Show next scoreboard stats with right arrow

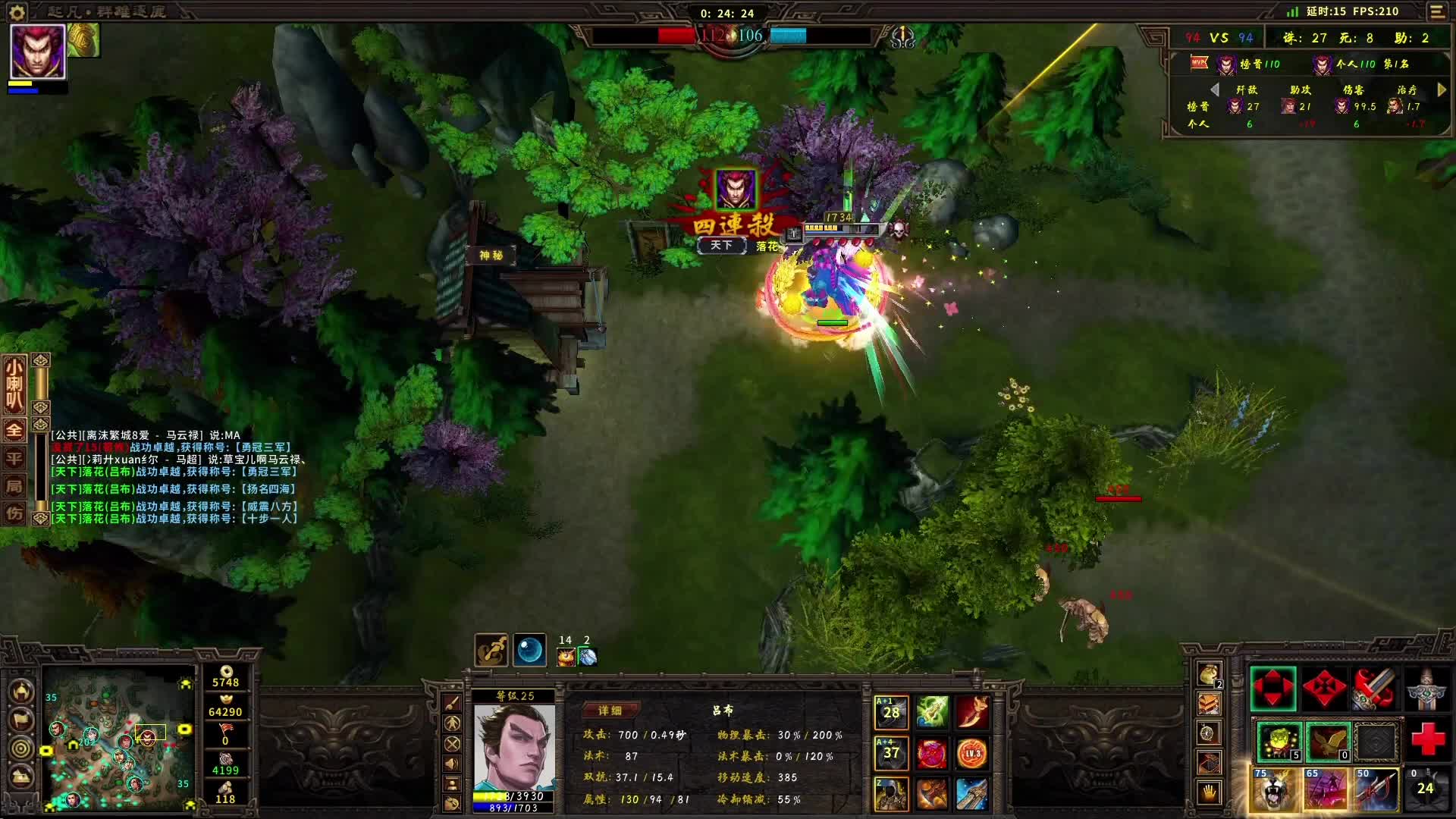coord(1442,89)
